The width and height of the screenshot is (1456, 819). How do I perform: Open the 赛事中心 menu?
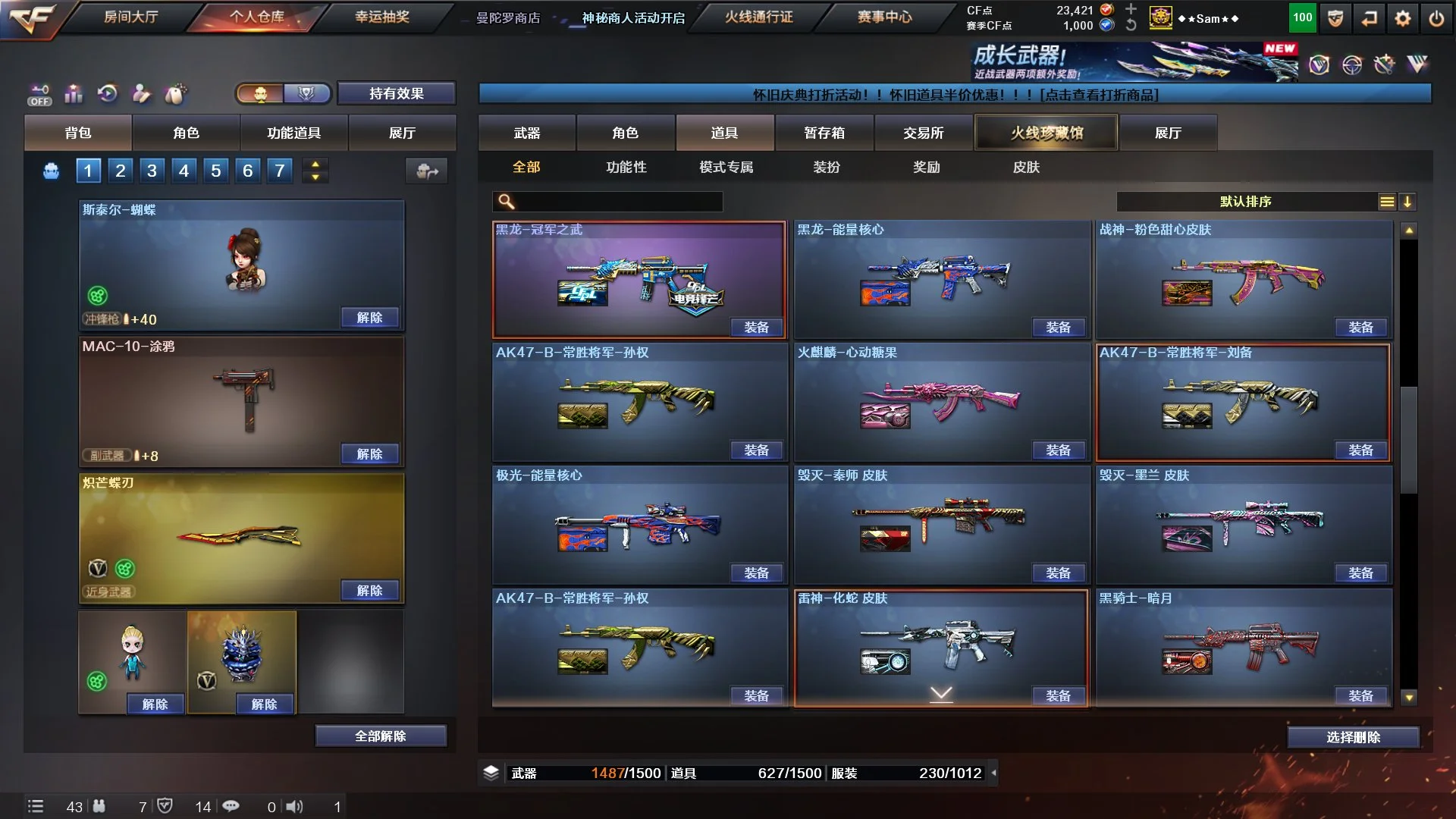[x=884, y=17]
